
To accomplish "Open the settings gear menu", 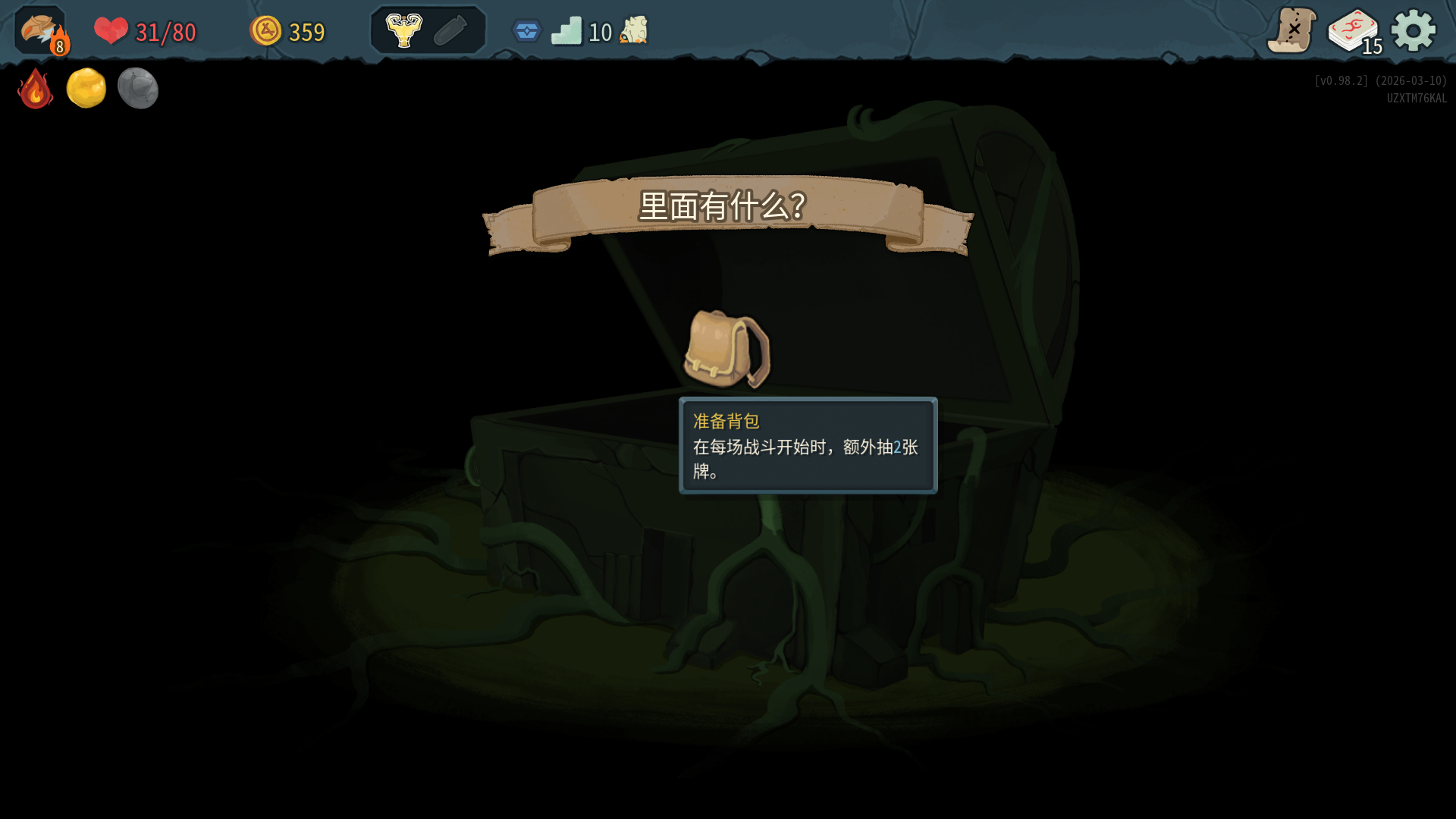I will pyautogui.click(x=1413, y=31).
